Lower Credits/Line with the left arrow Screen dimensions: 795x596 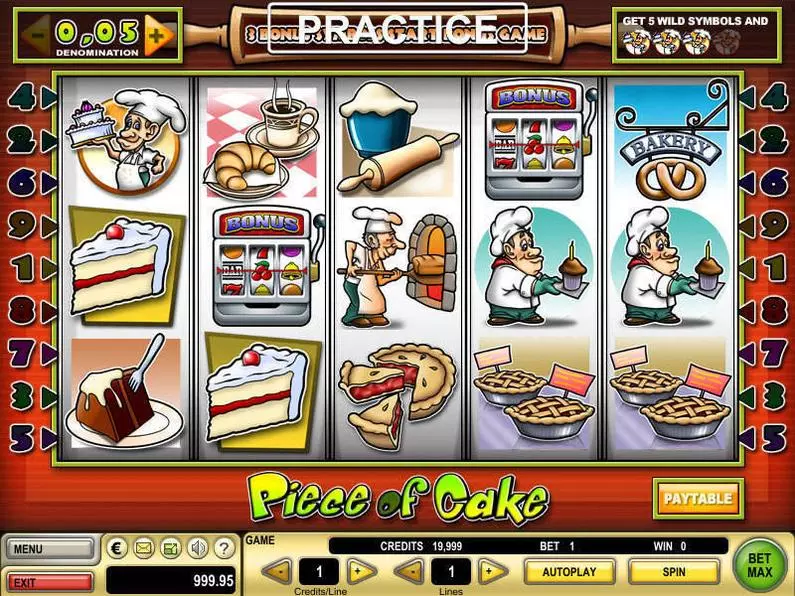278,572
